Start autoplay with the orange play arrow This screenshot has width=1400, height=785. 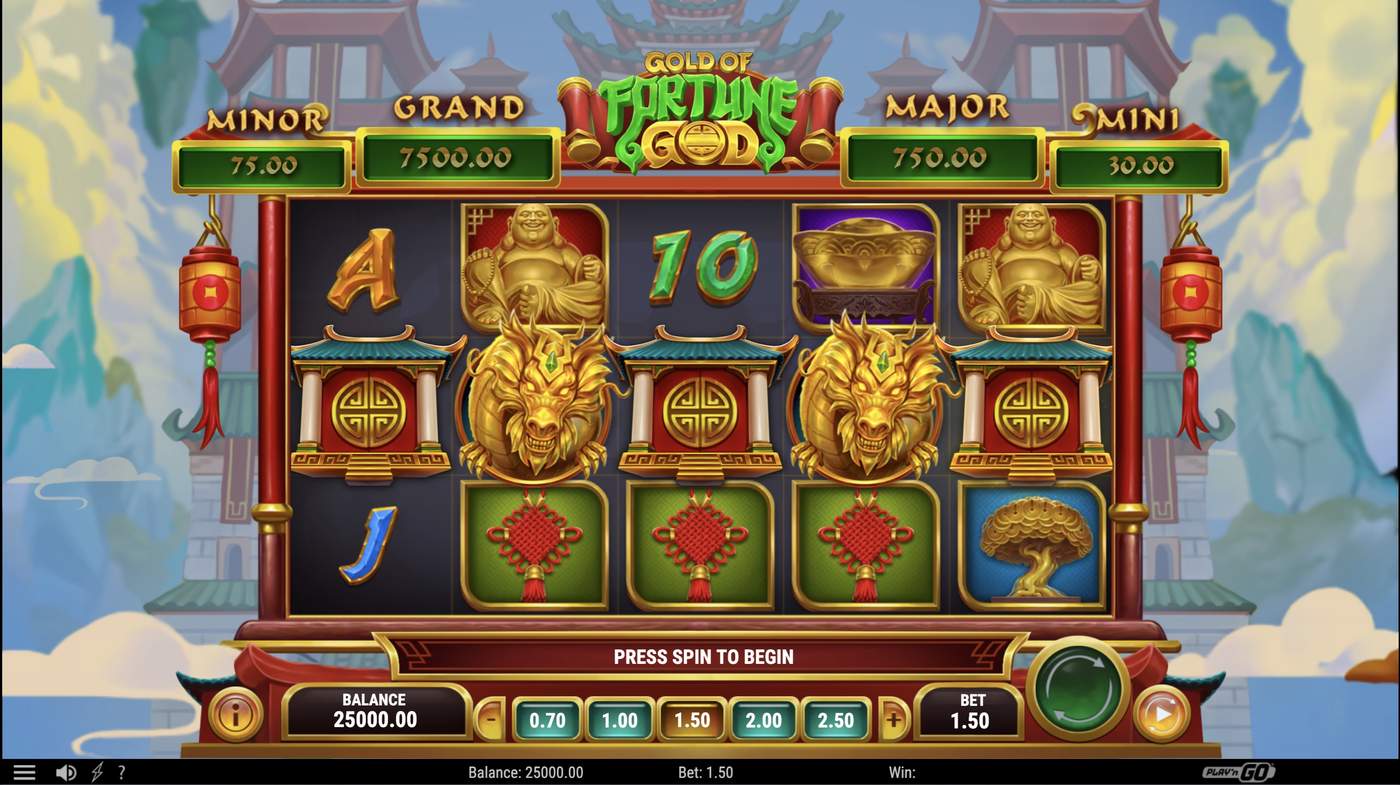(x=1160, y=715)
